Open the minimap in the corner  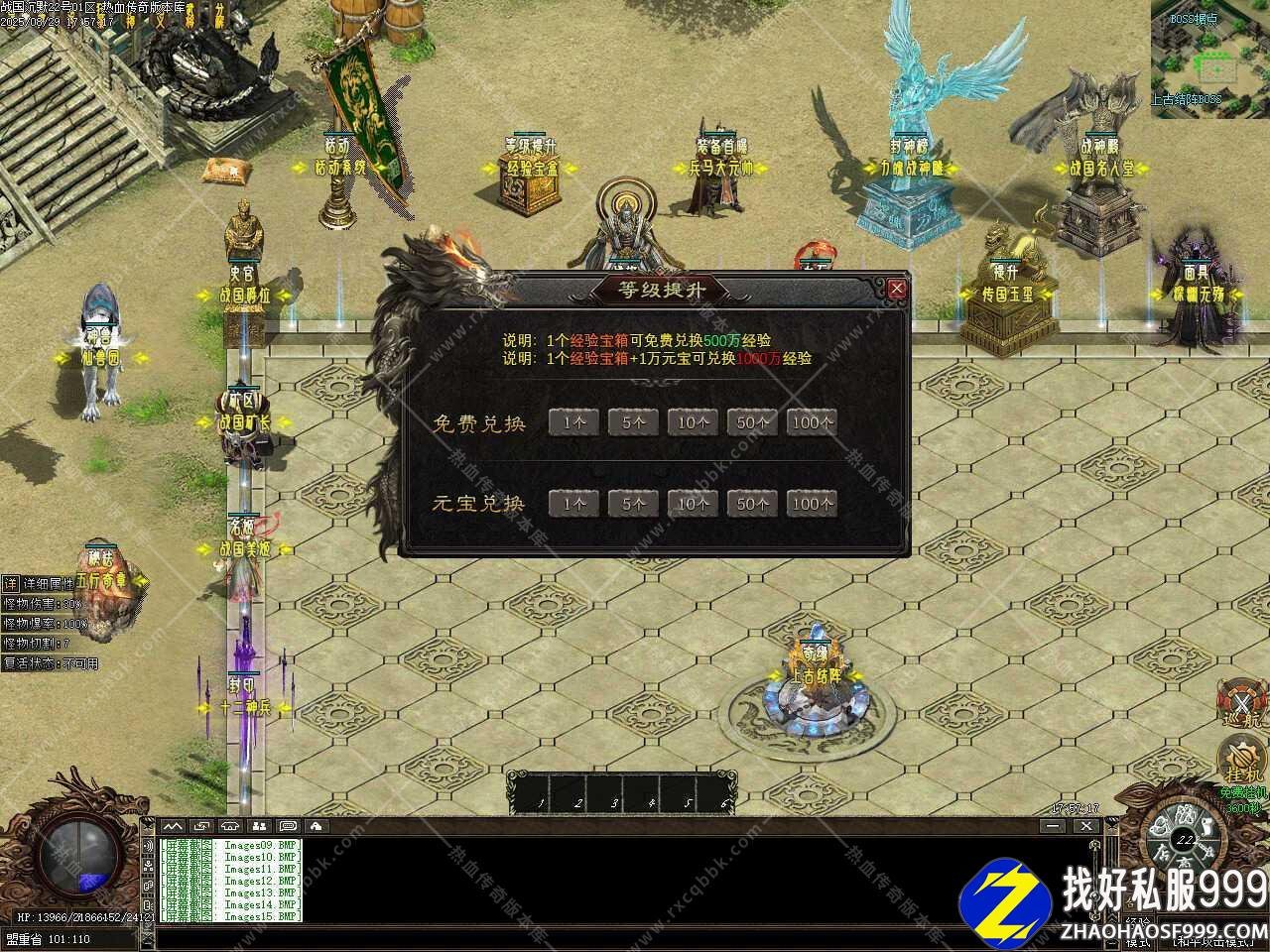1210,58
